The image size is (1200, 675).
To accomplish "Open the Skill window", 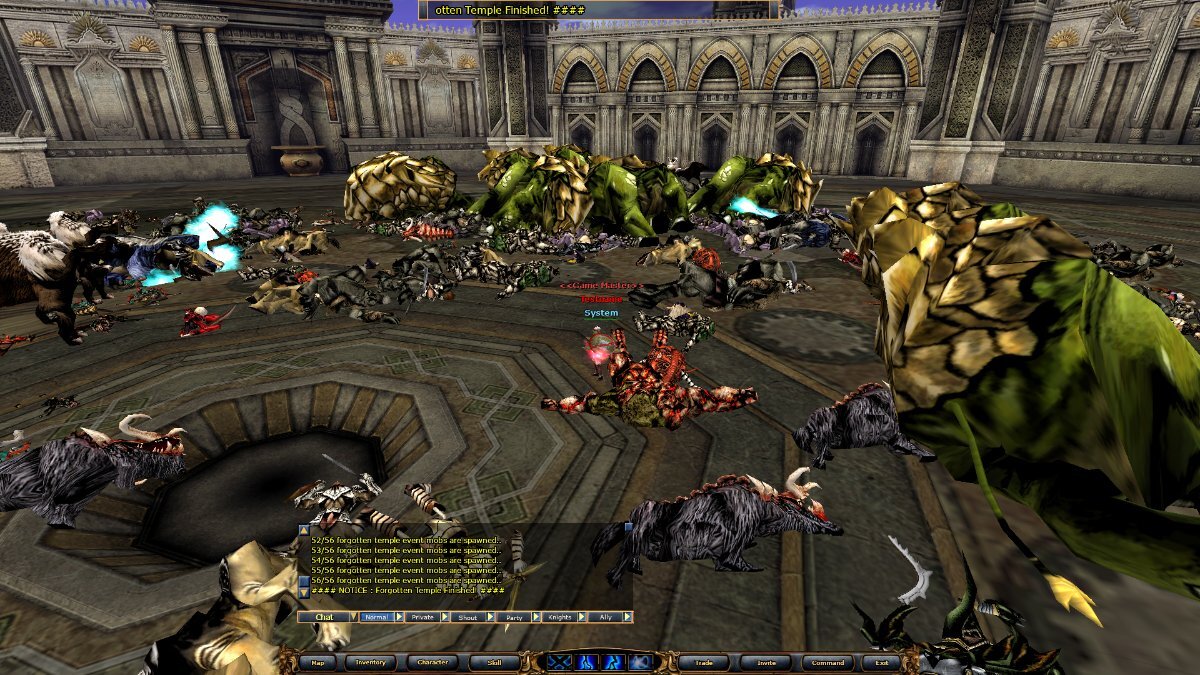I will point(494,662).
